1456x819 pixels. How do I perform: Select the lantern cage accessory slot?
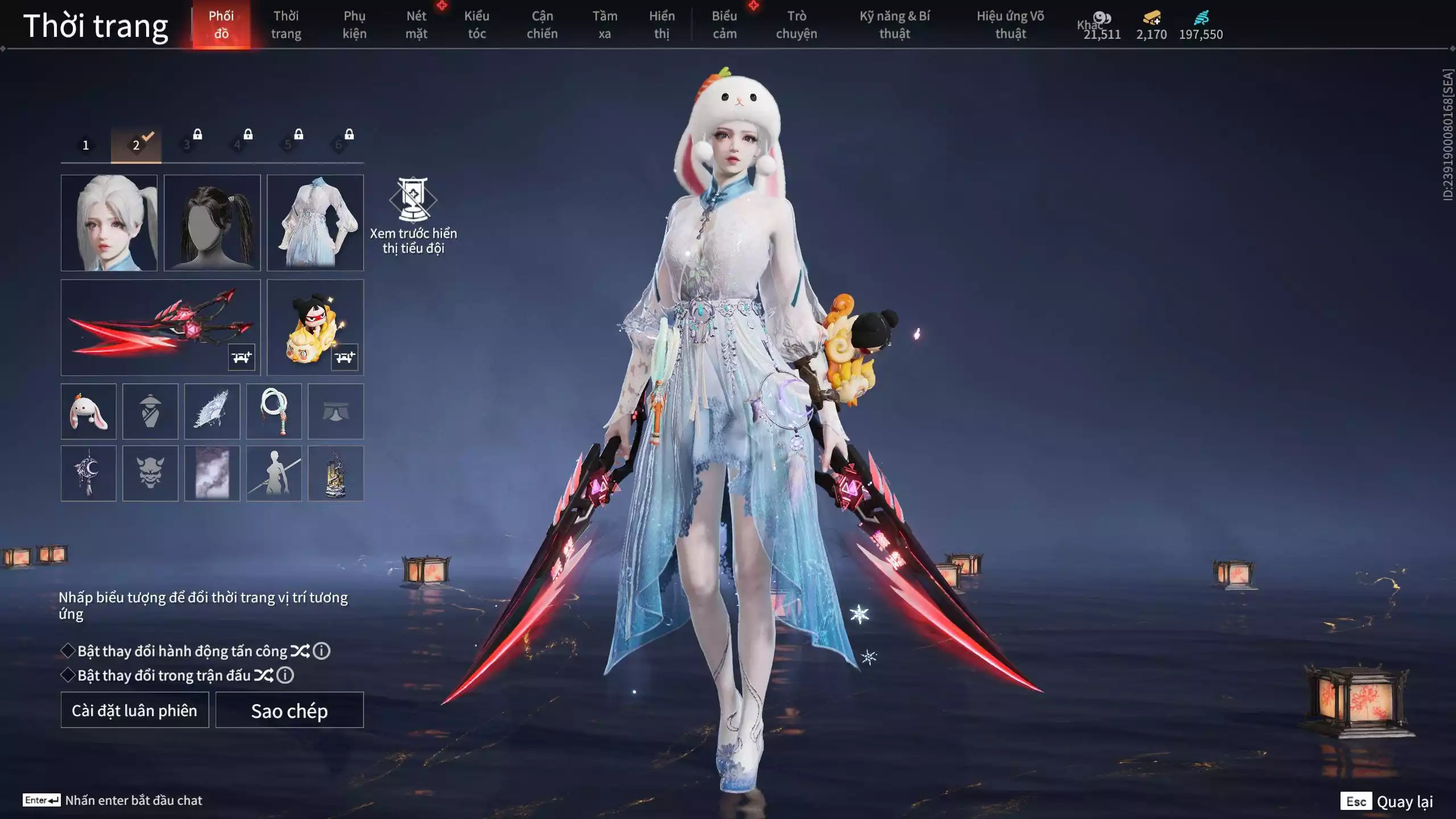[336, 473]
